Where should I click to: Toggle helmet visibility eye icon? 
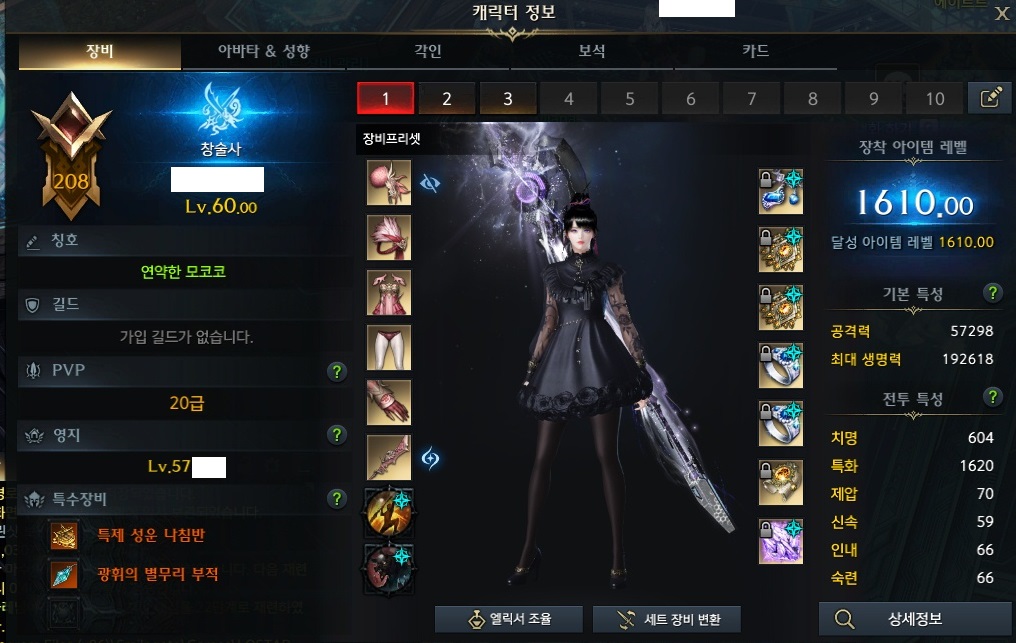point(431,183)
